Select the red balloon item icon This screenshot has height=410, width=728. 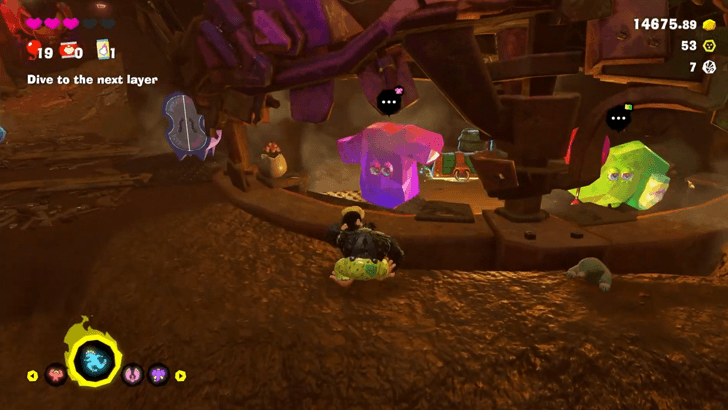[32, 50]
